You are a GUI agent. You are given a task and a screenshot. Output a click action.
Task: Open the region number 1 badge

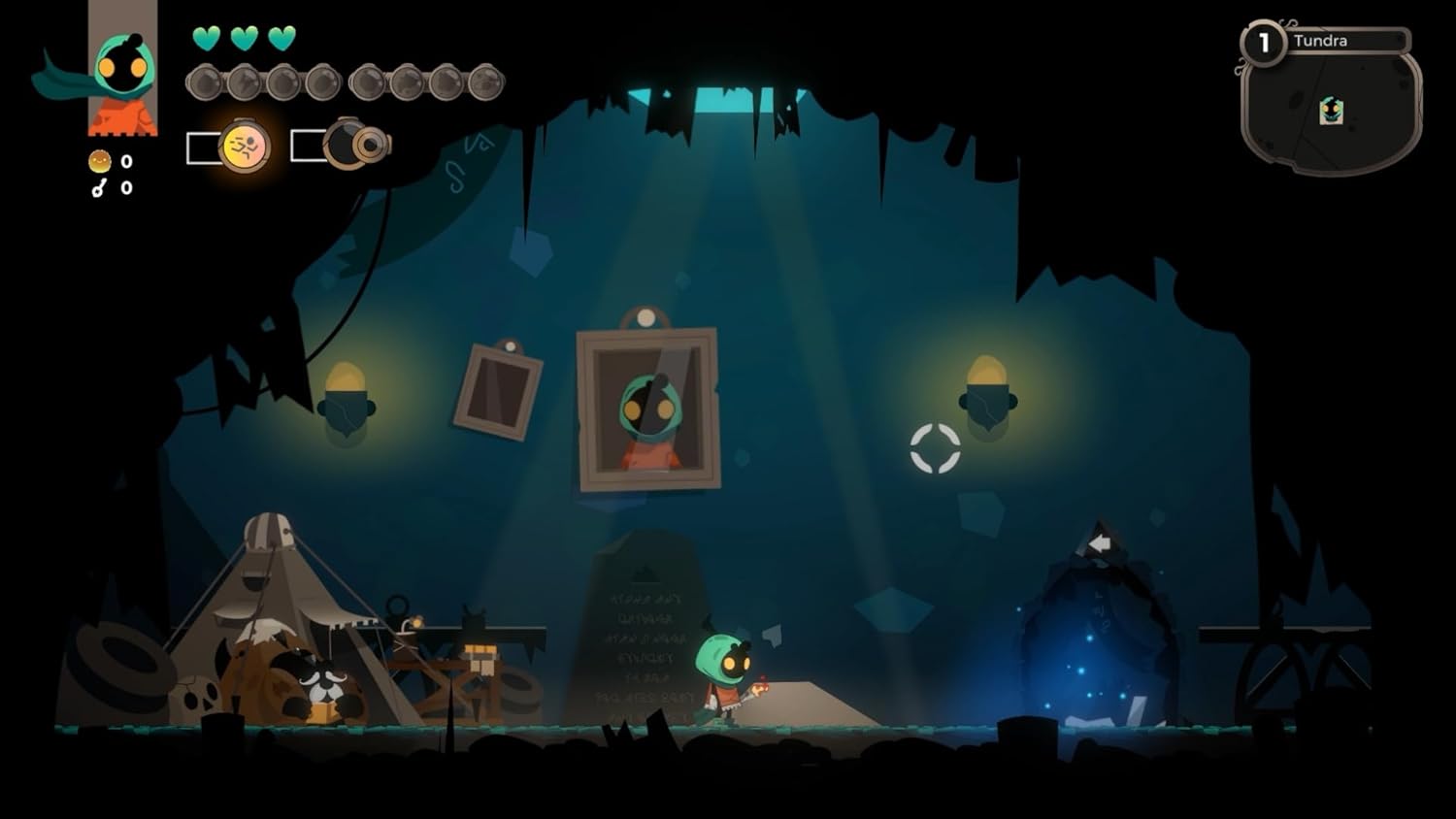pyautogui.click(x=1263, y=41)
